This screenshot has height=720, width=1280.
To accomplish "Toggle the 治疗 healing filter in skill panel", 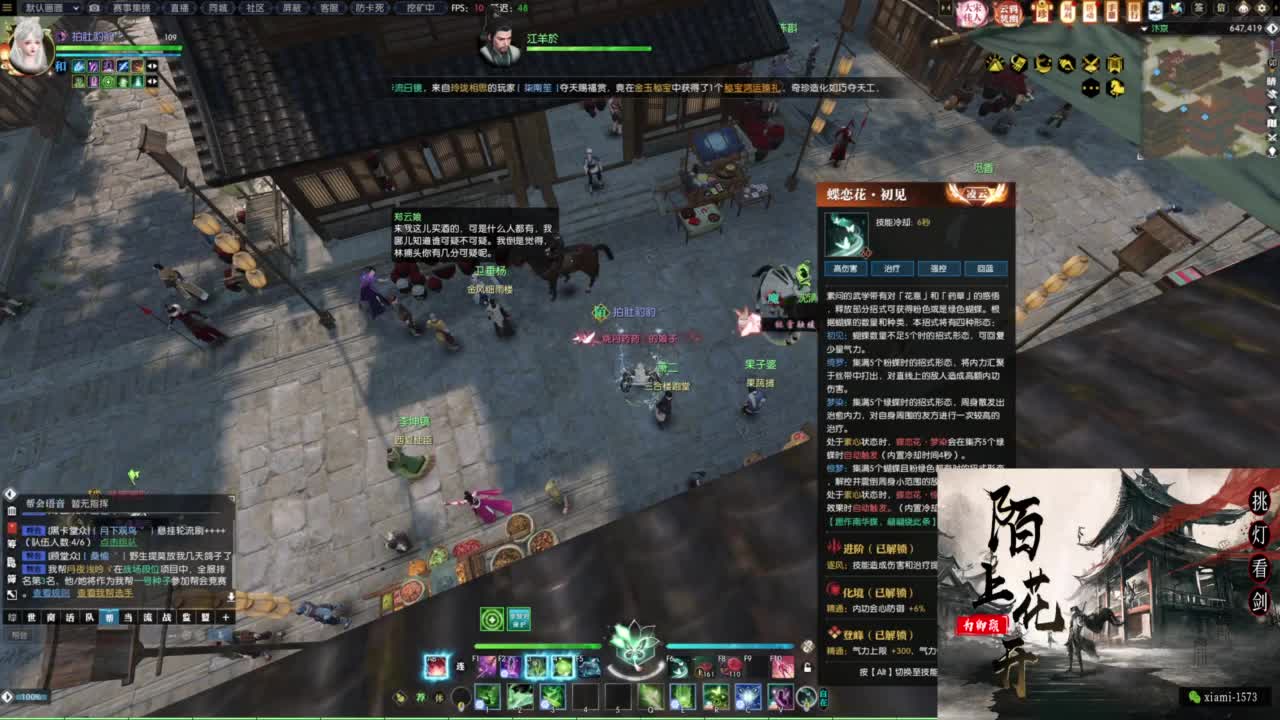I will coord(893,268).
